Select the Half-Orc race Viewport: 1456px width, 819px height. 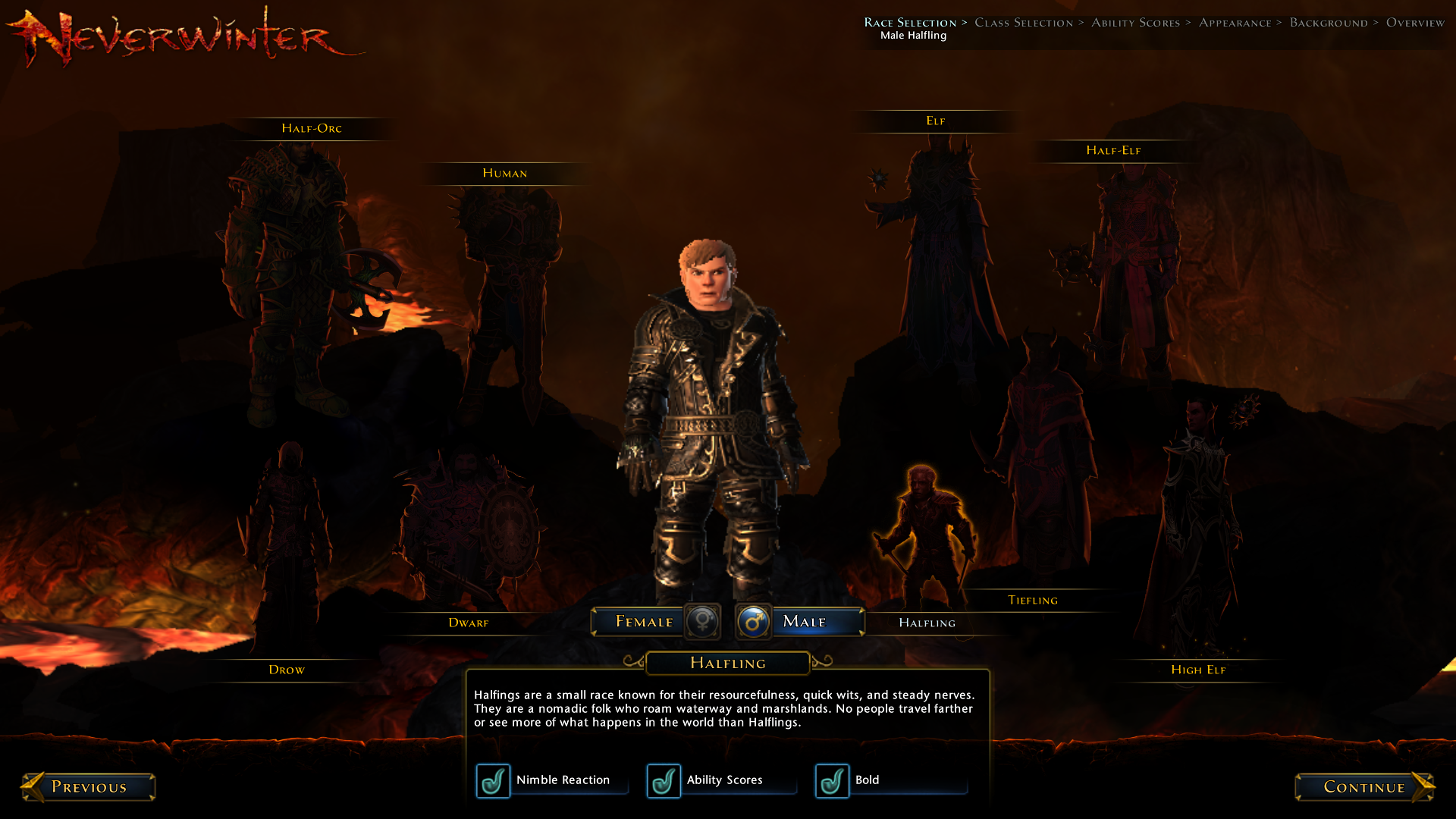tap(311, 129)
